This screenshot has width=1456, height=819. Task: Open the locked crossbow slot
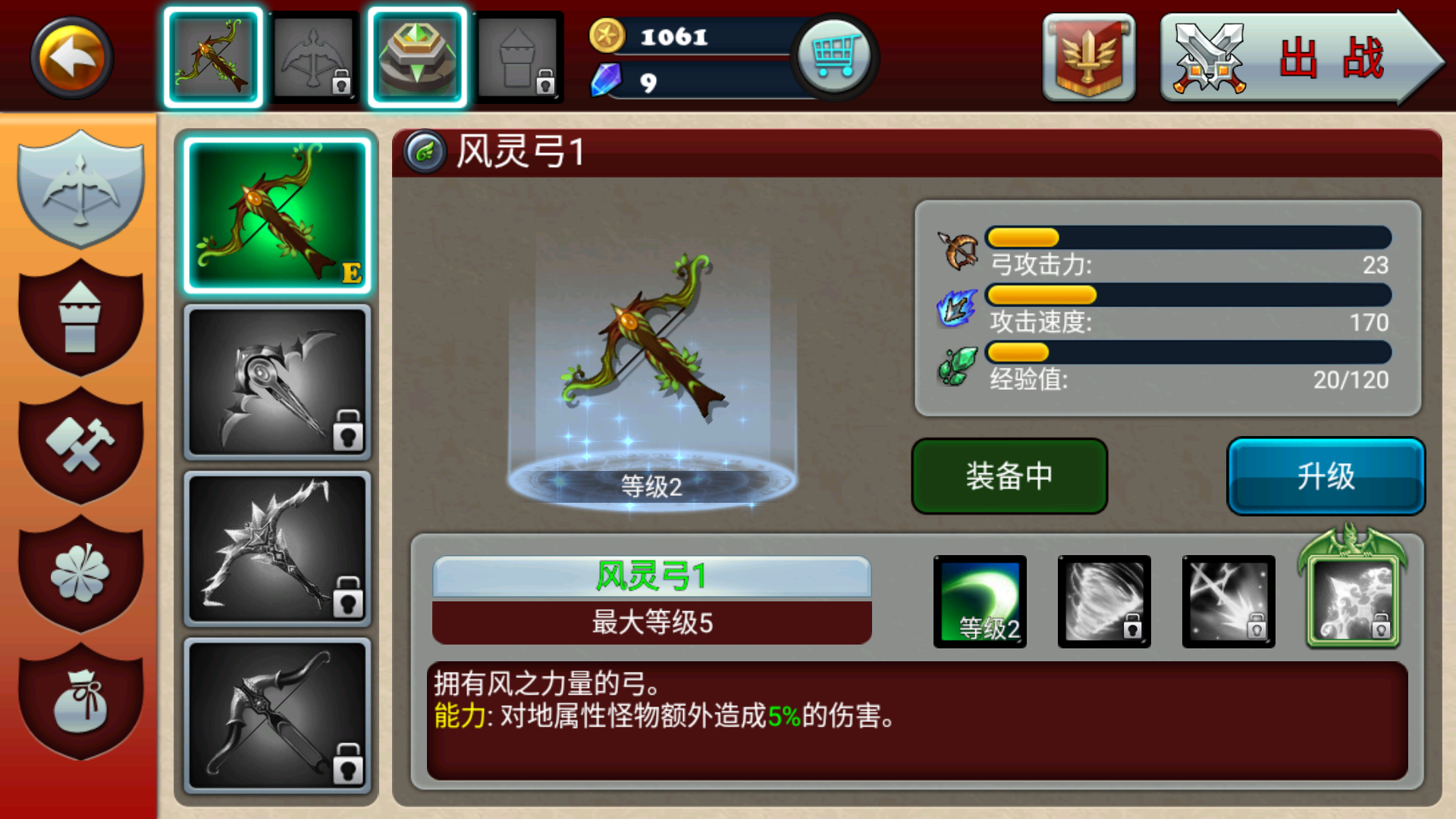click(315, 57)
